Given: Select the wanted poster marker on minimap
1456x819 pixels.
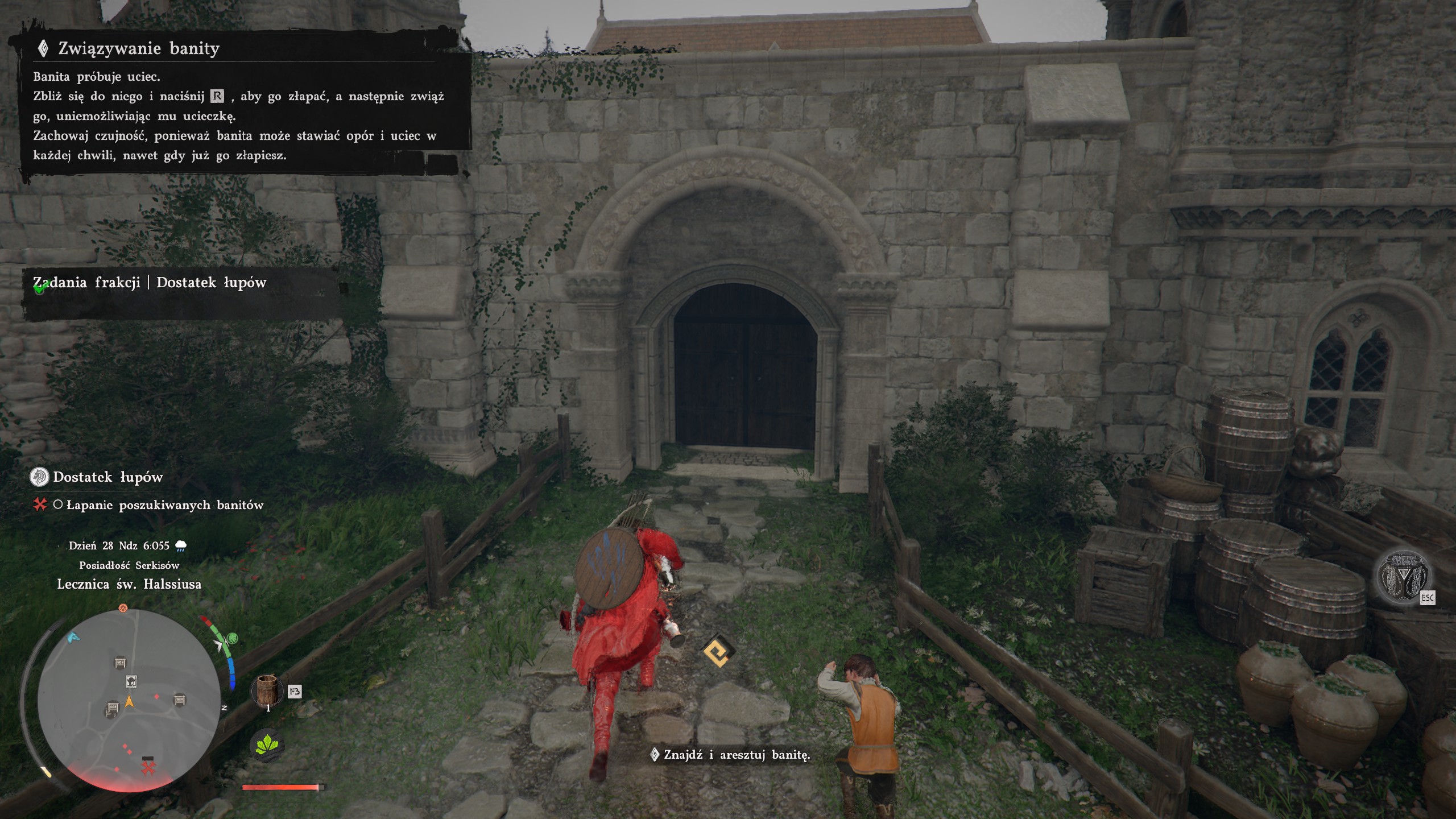Looking at the screenshot, I should coord(131,681).
